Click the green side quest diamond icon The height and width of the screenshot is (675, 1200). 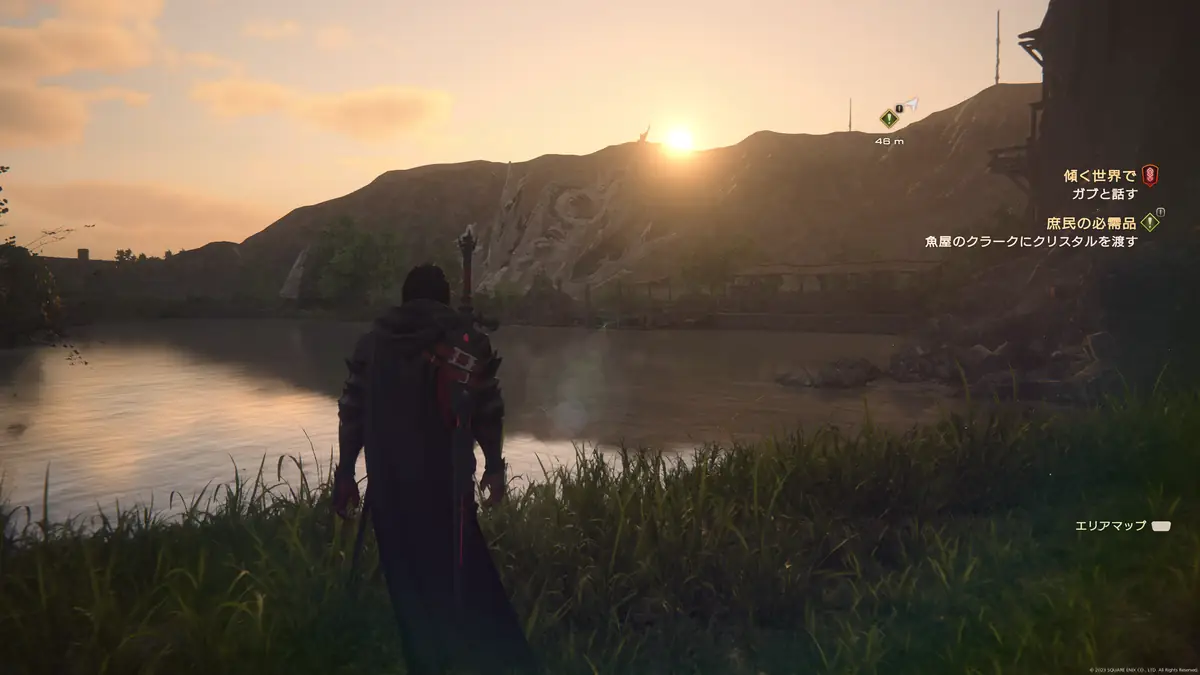click(1150, 222)
